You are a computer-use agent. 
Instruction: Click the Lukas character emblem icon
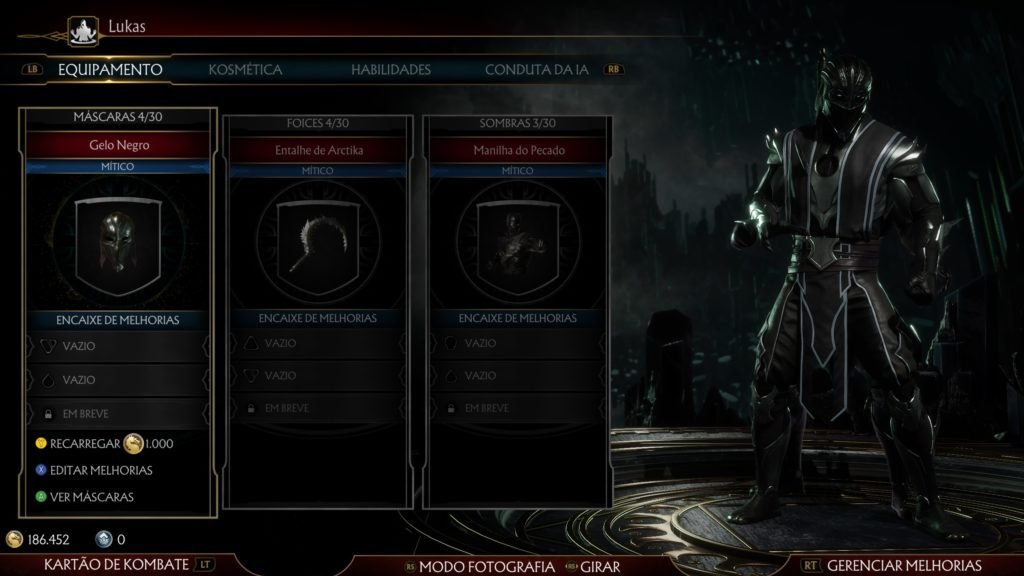(x=88, y=28)
